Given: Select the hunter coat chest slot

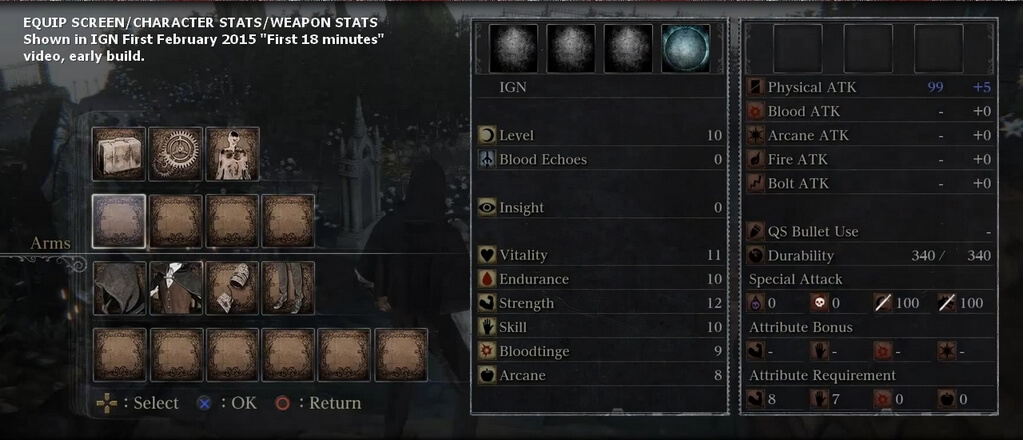Looking at the screenshot, I should point(176,288).
